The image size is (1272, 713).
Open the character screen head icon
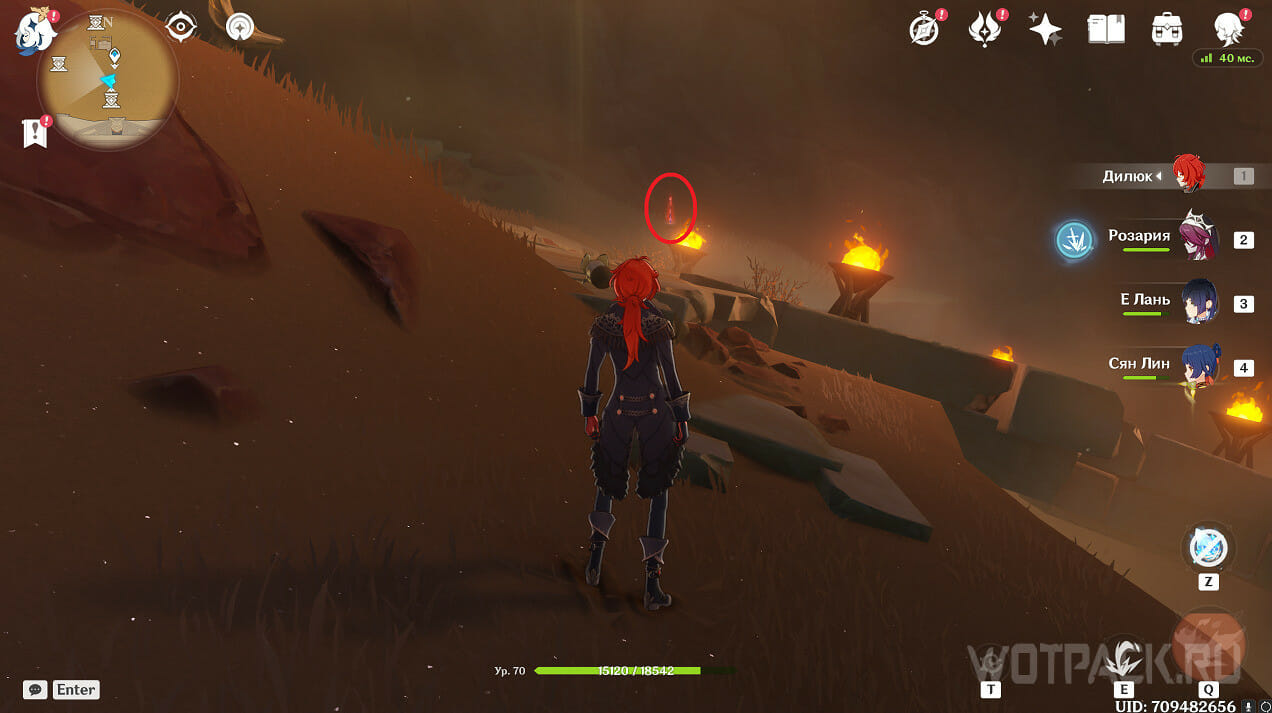coord(1228,29)
